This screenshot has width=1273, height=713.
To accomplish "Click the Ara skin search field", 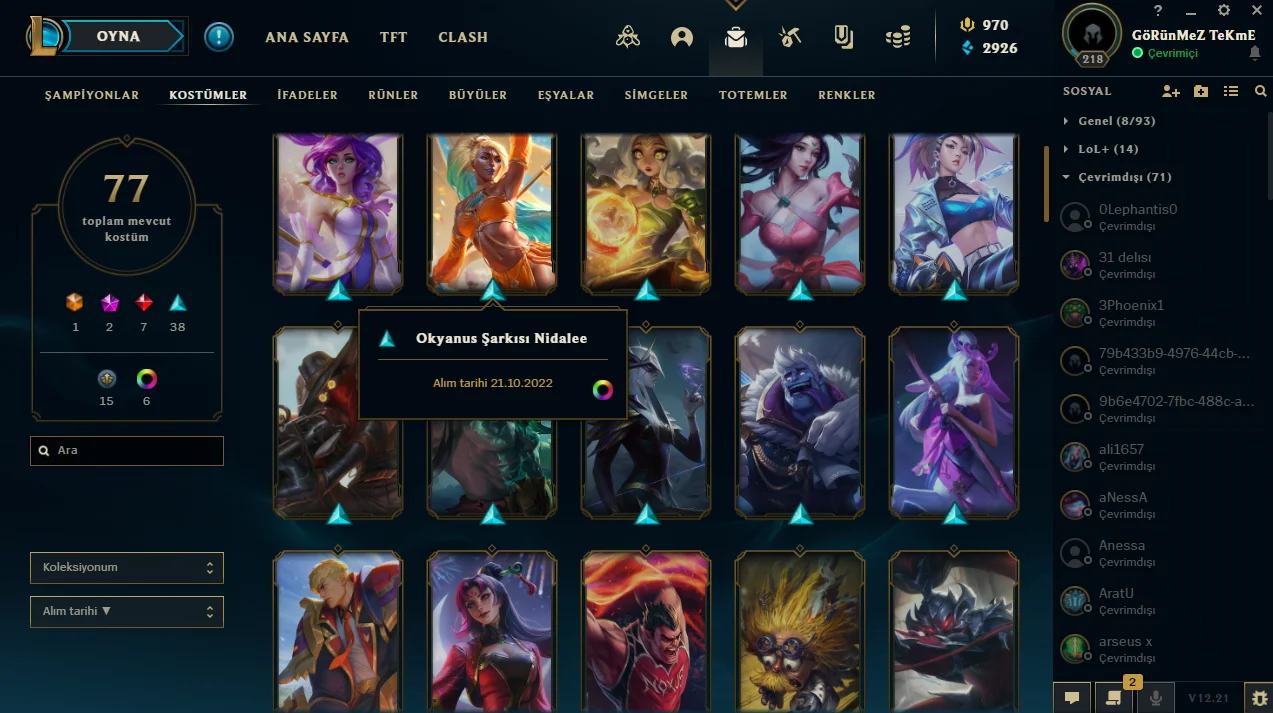I will point(127,451).
